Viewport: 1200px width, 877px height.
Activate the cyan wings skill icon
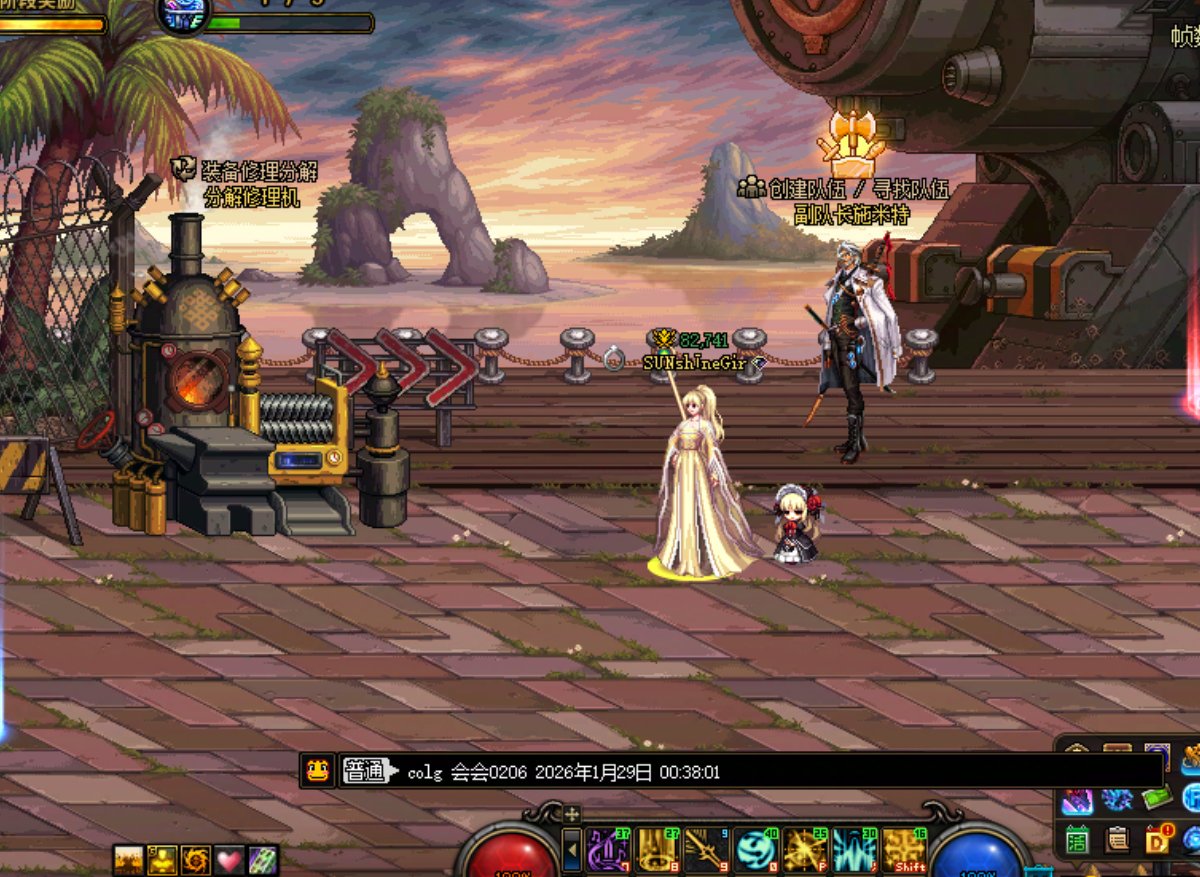(855, 849)
